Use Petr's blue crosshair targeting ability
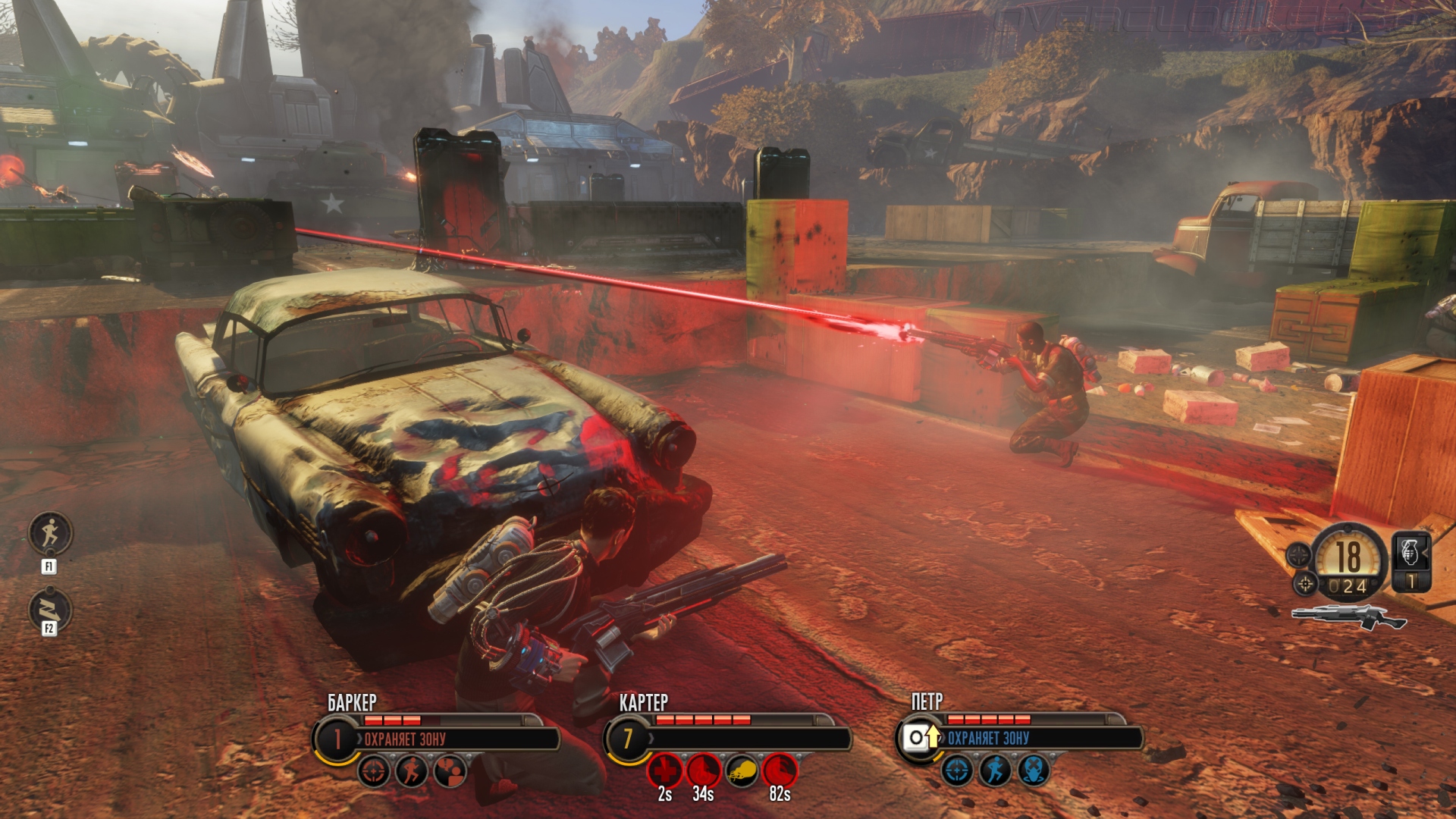Image resolution: width=1456 pixels, height=819 pixels. pyautogui.click(x=957, y=770)
